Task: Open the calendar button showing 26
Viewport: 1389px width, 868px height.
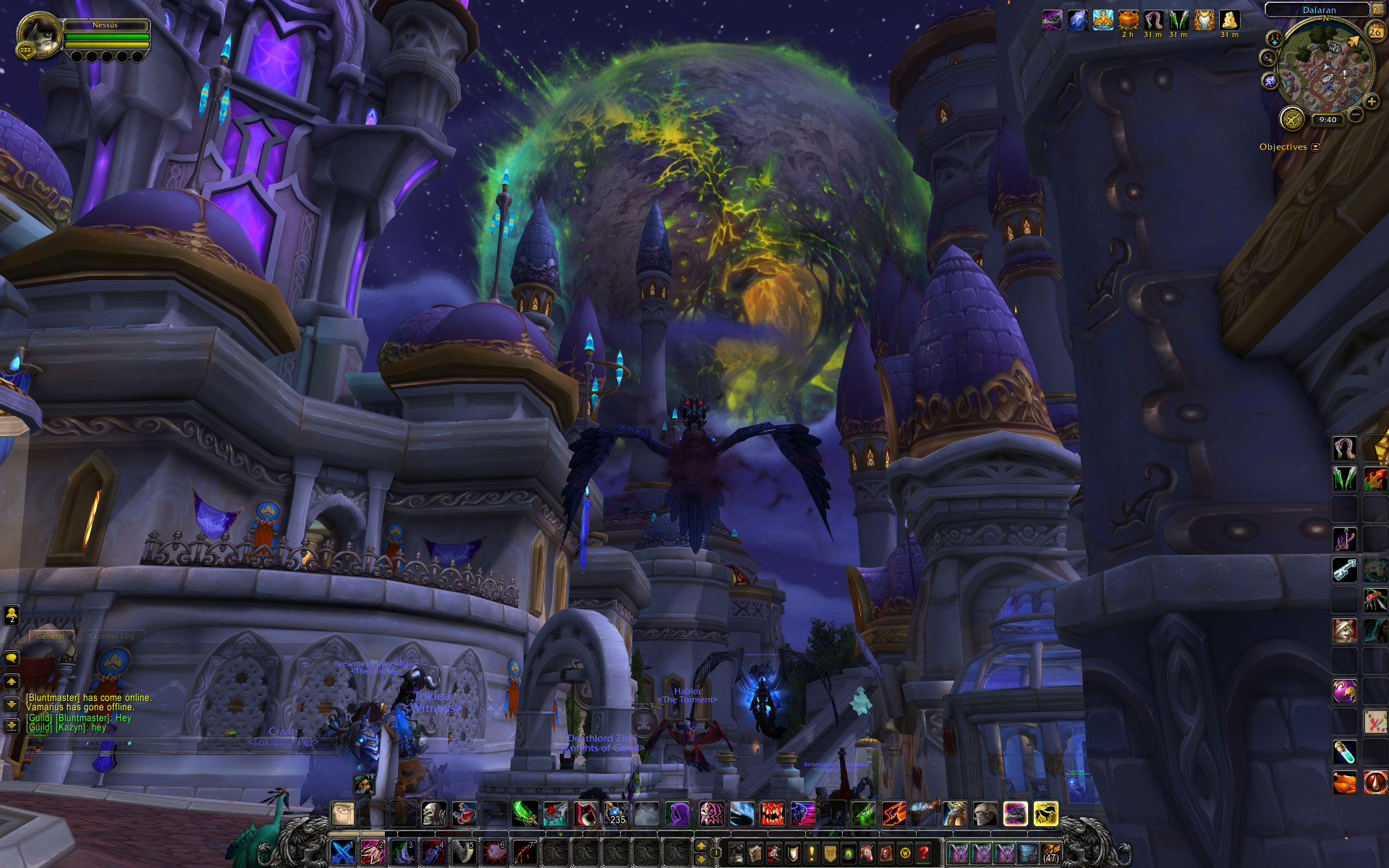Action: pos(1375,31)
